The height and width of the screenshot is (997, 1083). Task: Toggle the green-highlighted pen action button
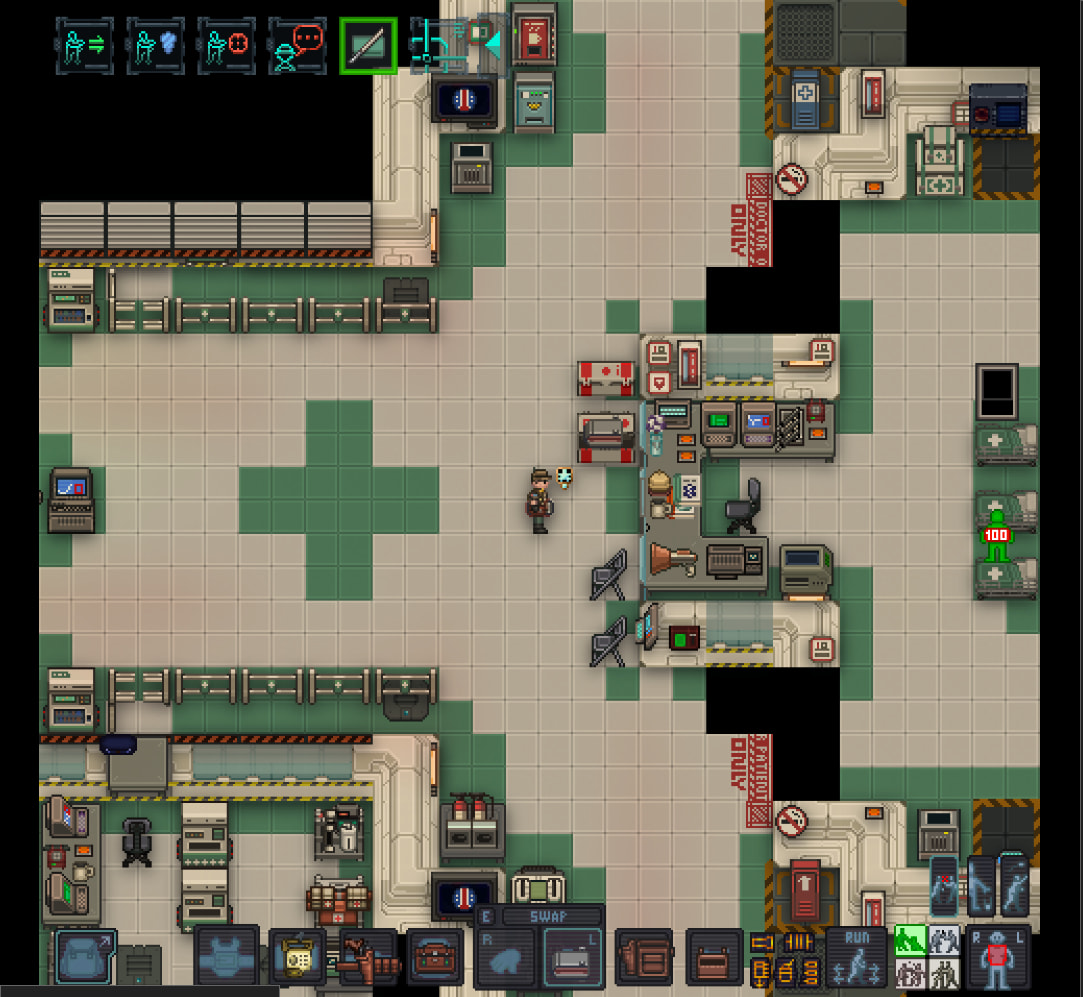[368, 46]
